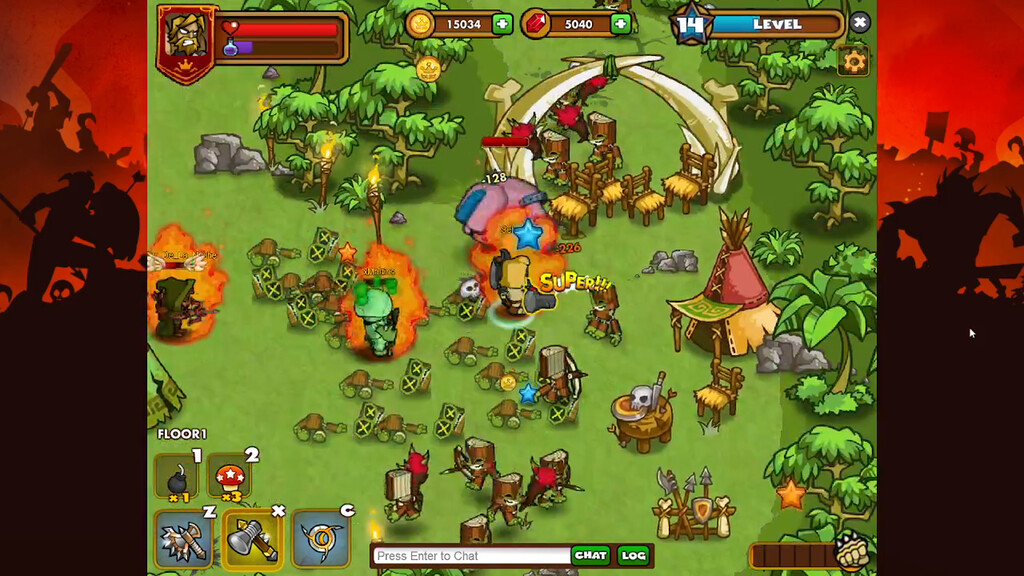
Task: Buy more red gems with the plus button
Action: pyautogui.click(x=621, y=24)
